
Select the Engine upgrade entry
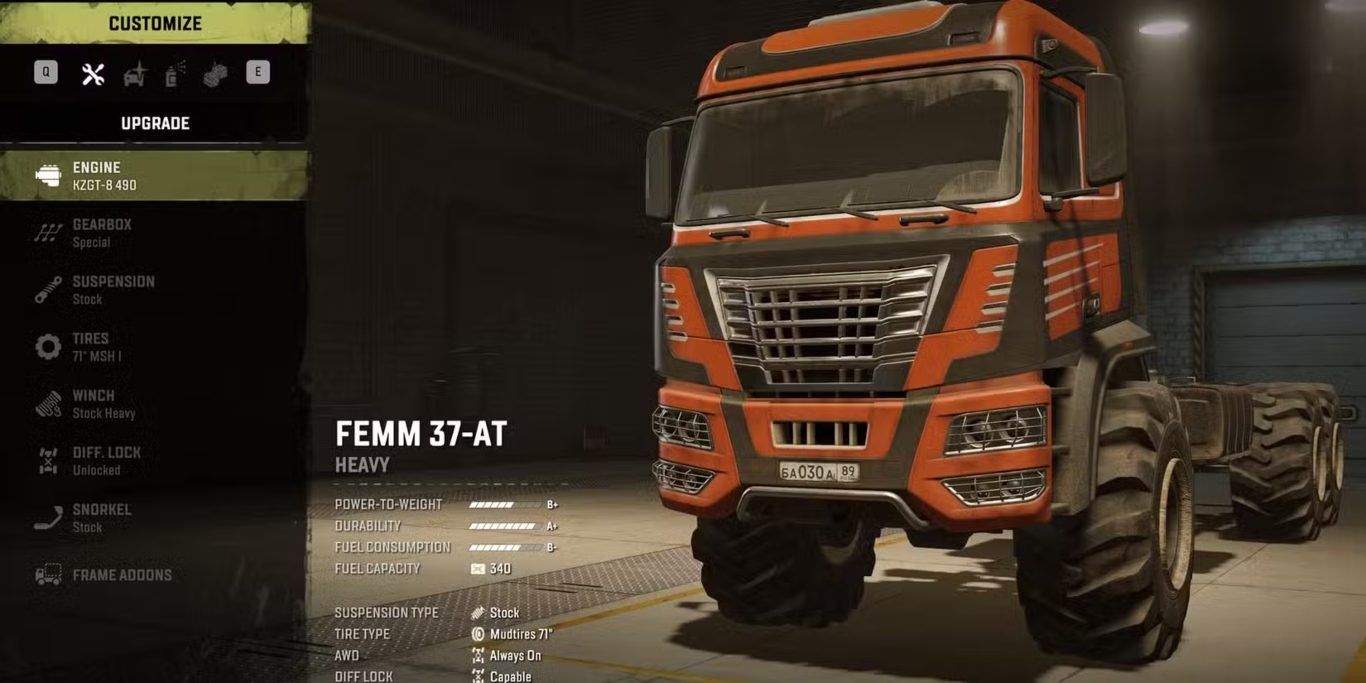click(x=155, y=176)
